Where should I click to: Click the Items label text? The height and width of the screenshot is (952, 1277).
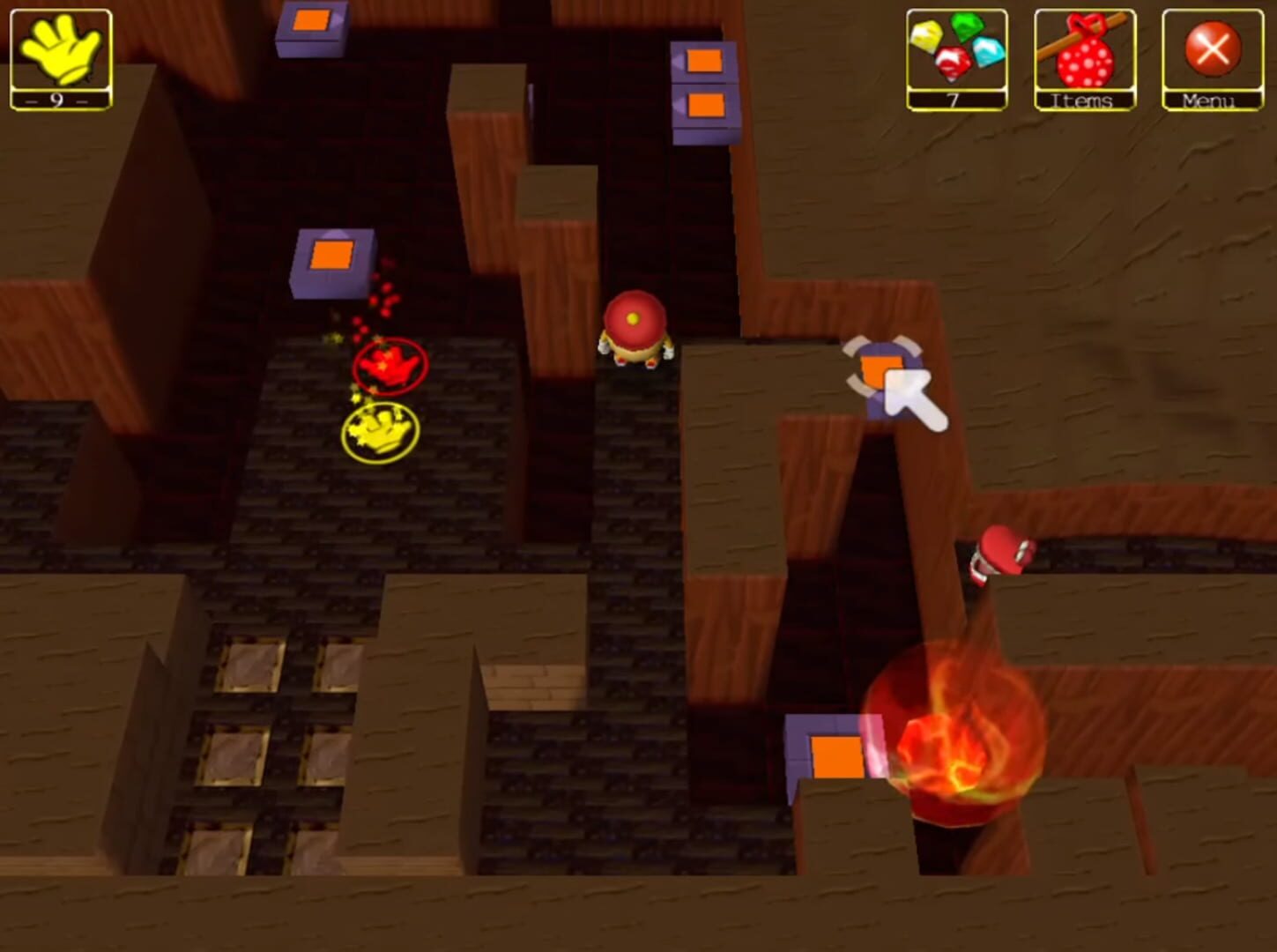click(1082, 101)
